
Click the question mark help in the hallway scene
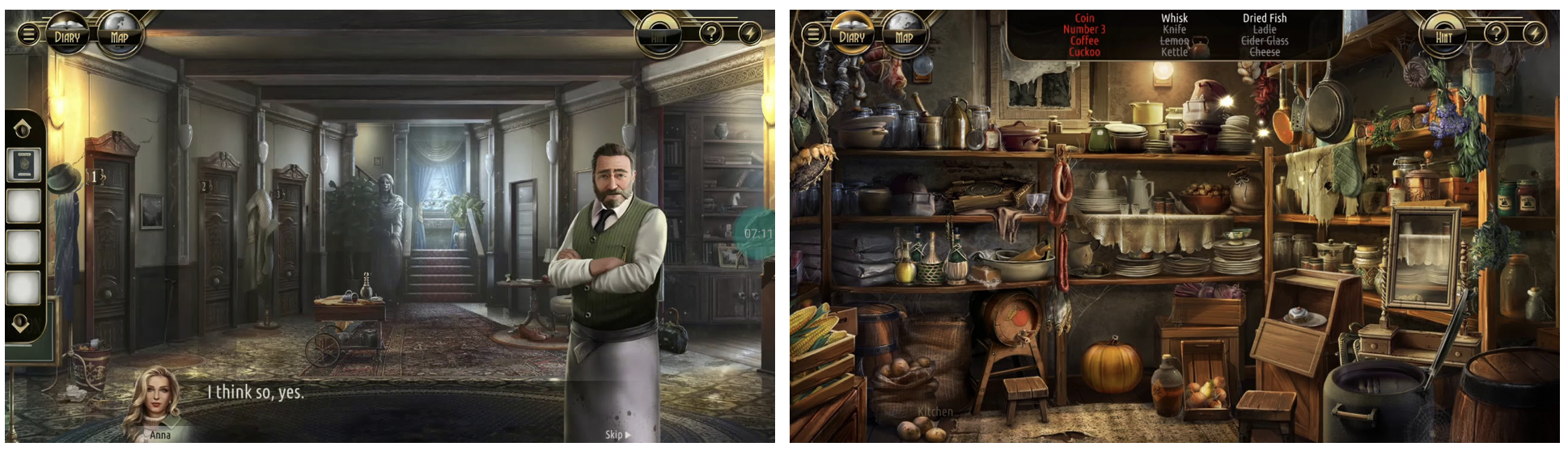(711, 33)
